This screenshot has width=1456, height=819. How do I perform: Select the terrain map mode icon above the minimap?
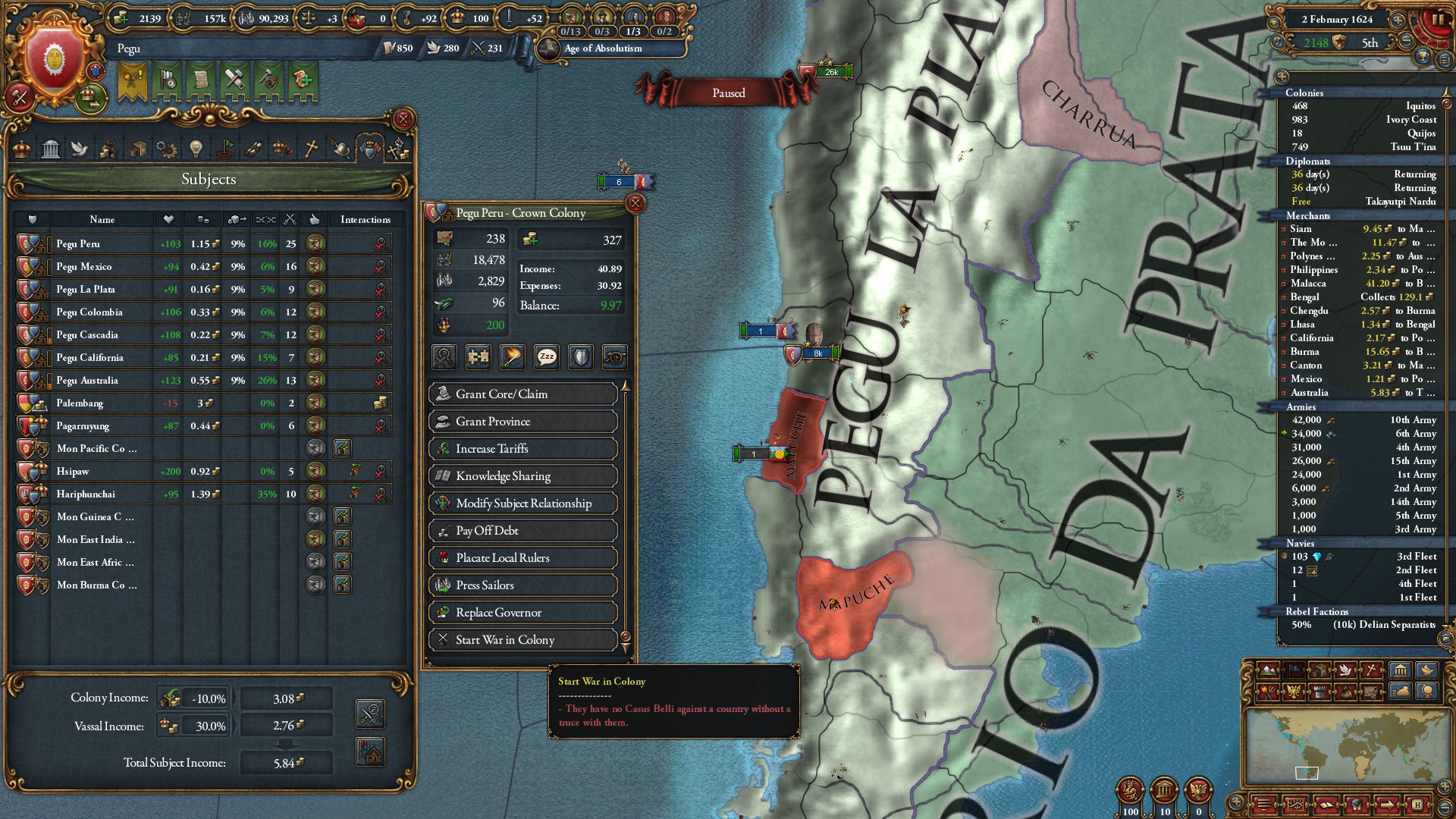pyautogui.click(x=1267, y=670)
